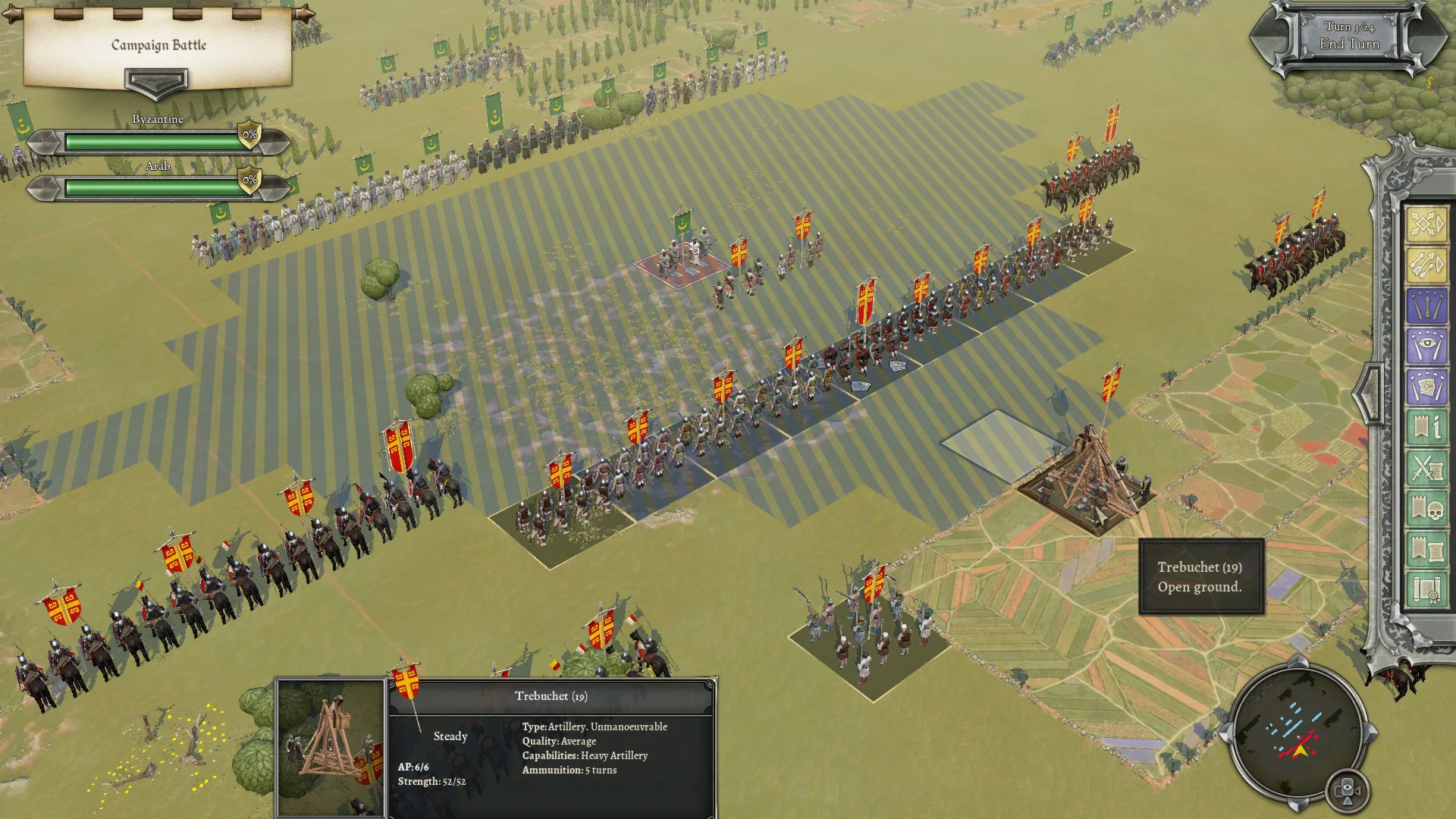This screenshot has width=1456, height=819.
Task: Switch the camera view mode
Action: [x=1347, y=792]
